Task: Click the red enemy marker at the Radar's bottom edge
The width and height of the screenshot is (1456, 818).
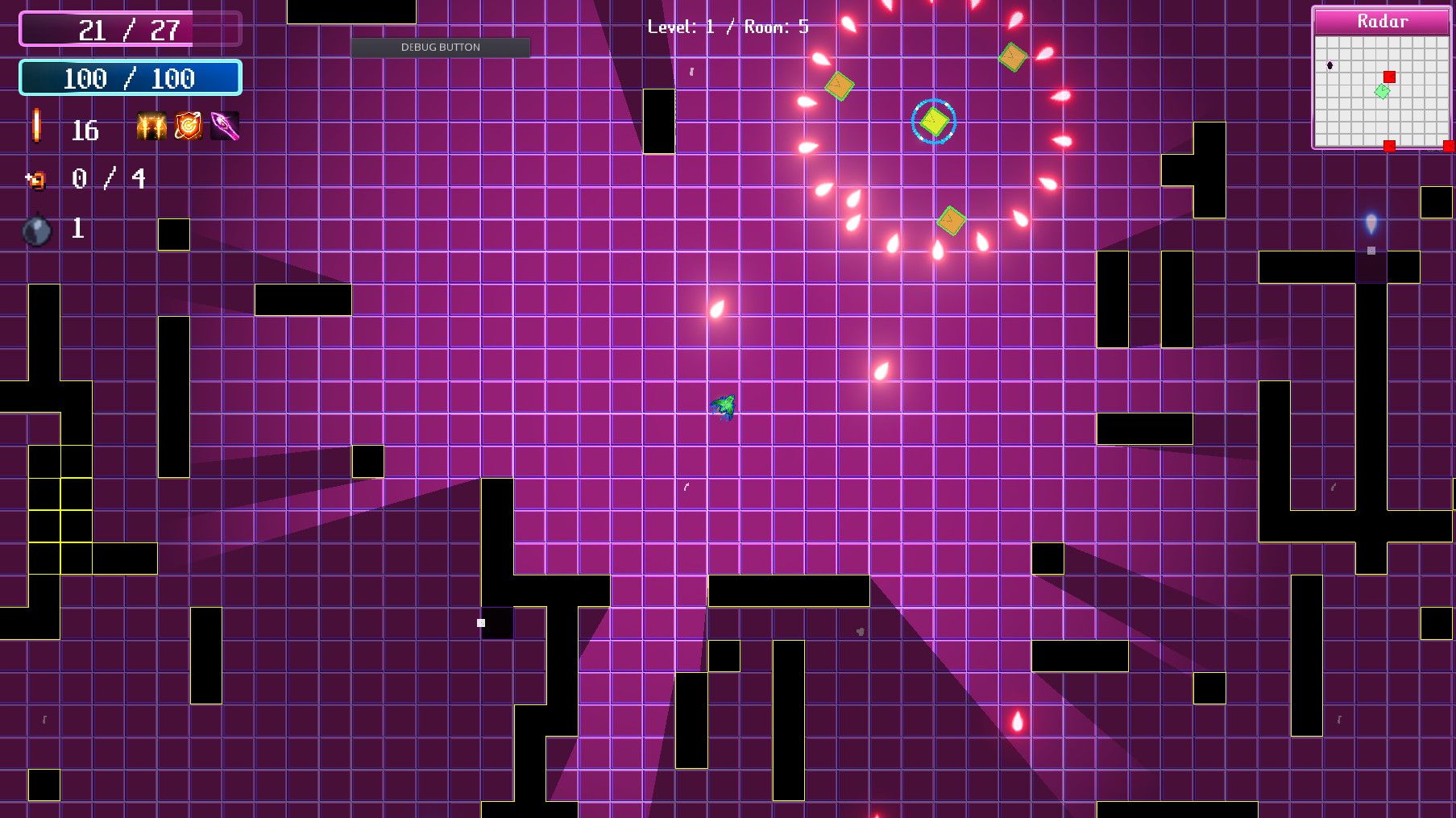Action: point(1390,145)
